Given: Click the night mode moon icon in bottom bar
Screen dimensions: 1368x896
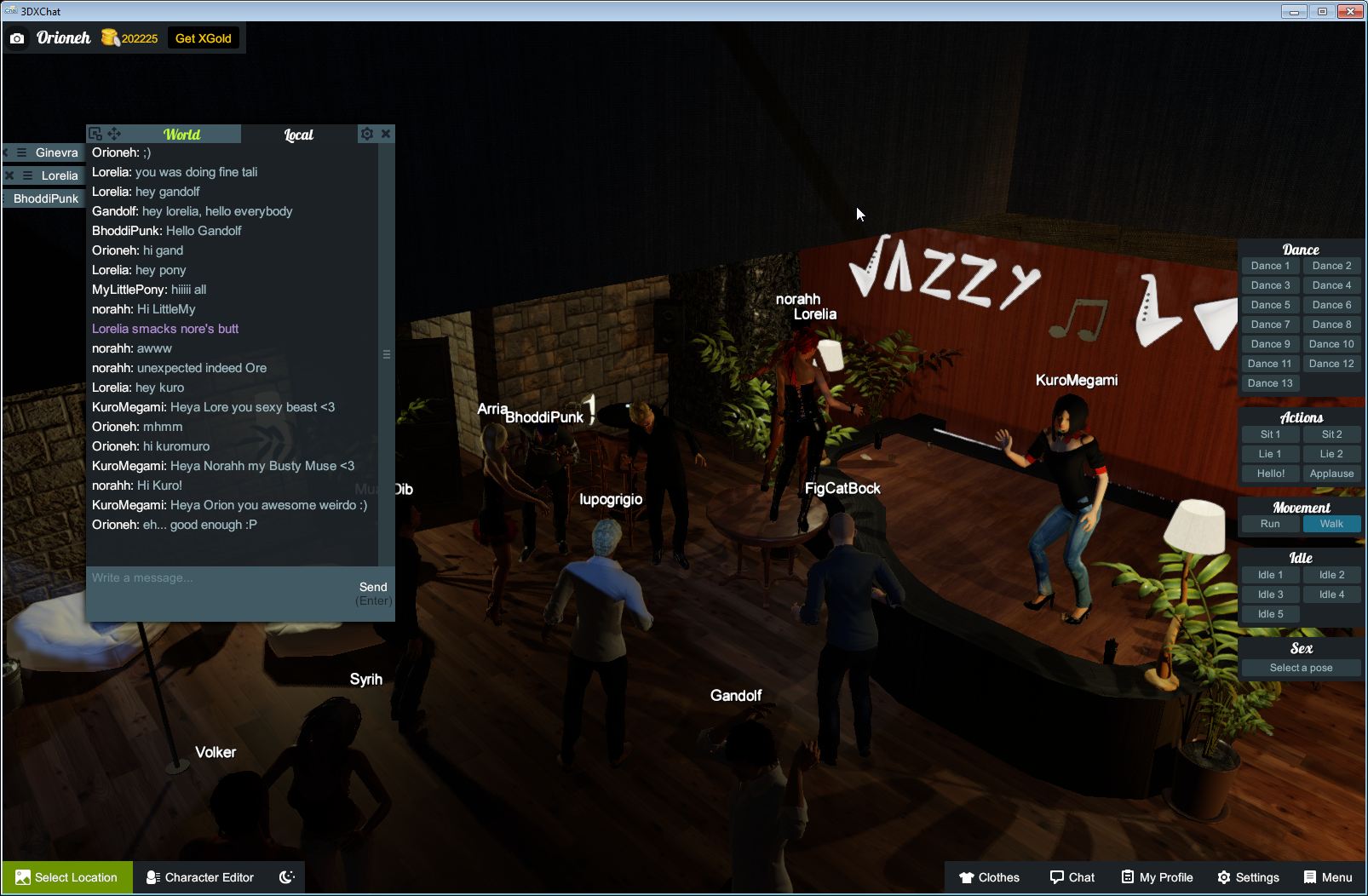Looking at the screenshot, I should click(x=285, y=877).
